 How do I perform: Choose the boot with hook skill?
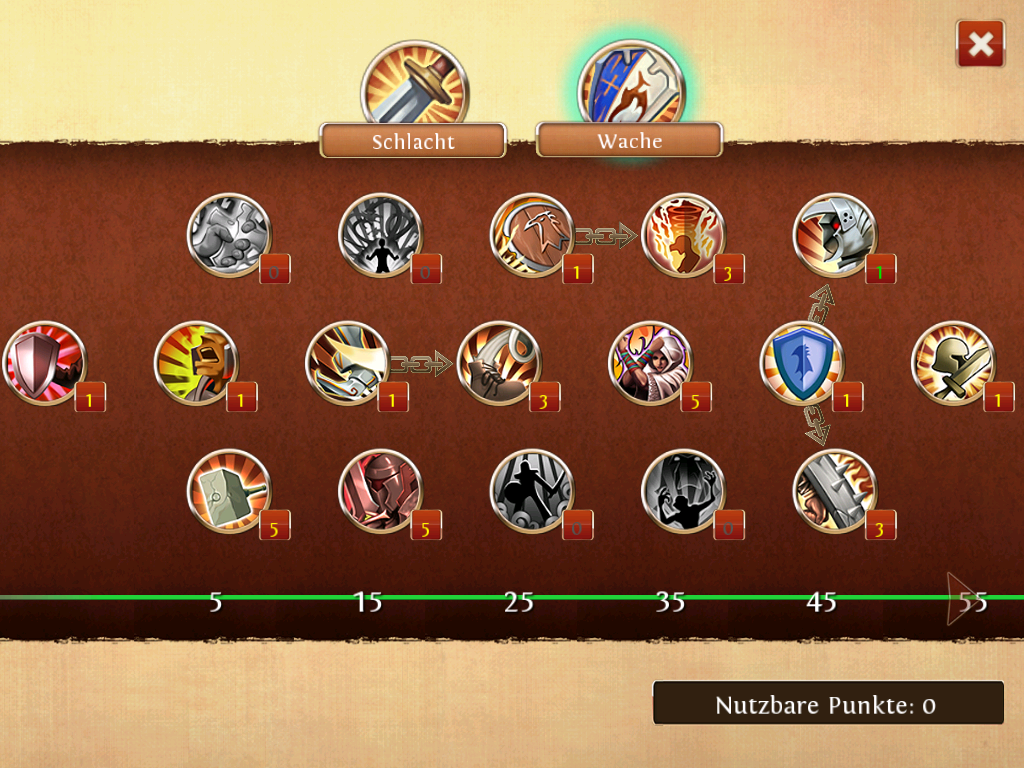point(499,363)
